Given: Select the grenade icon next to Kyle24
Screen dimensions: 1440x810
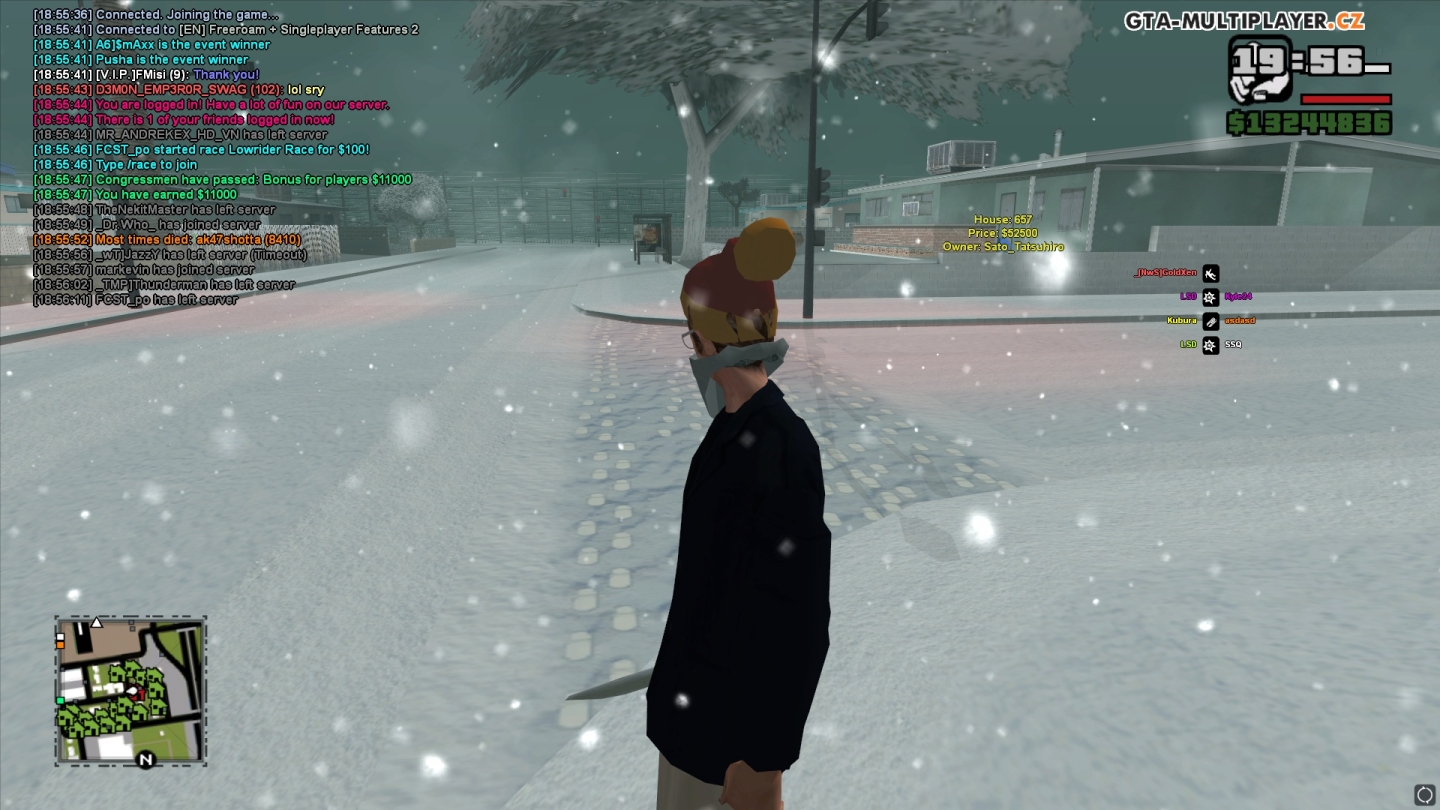Looking at the screenshot, I should click(x=1211, y=297).
